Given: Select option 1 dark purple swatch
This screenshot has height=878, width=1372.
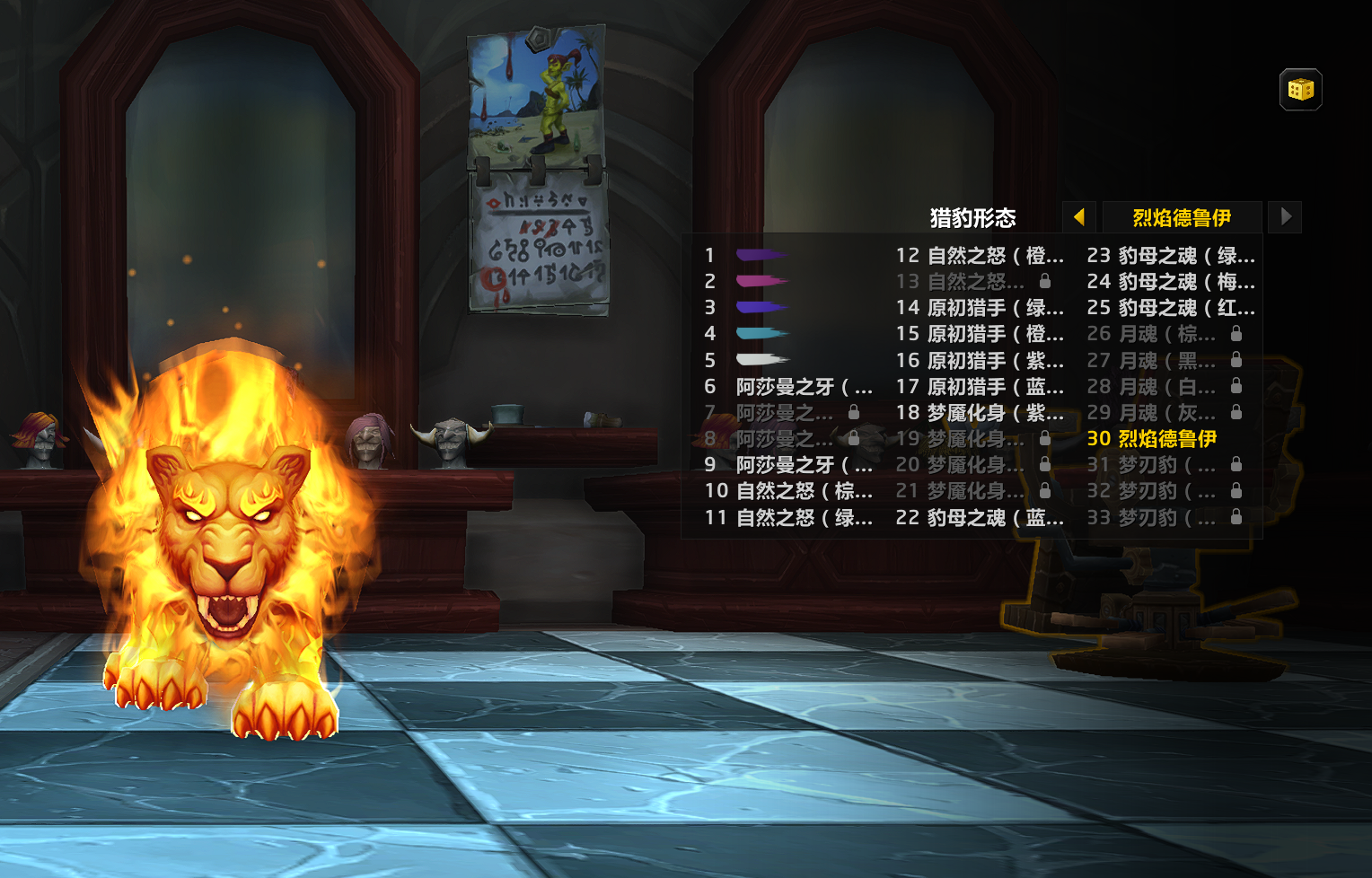Looking at the screenshot, I should click(761, 255).
